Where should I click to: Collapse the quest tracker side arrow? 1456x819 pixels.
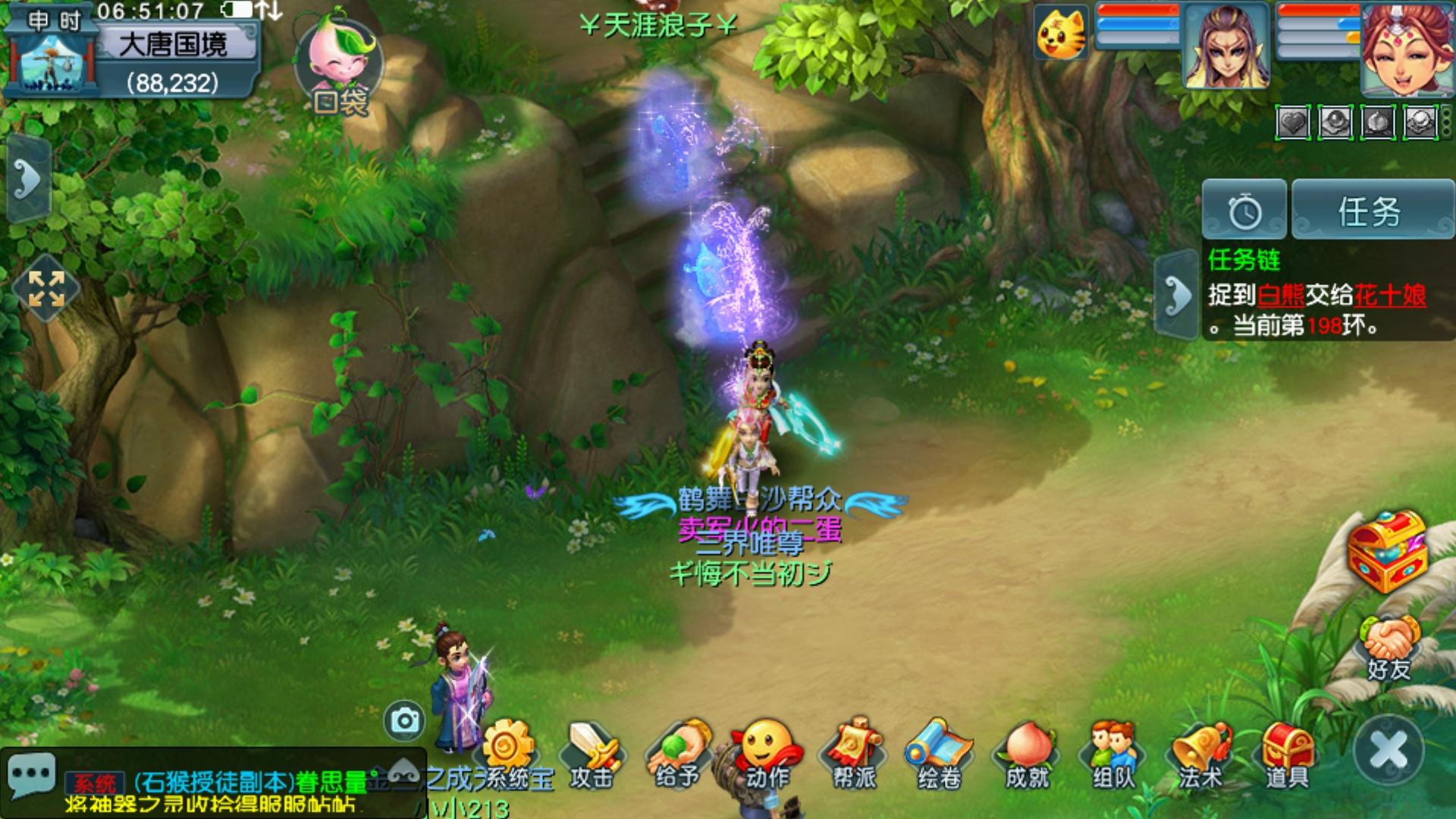click(x=1176, y=294)
